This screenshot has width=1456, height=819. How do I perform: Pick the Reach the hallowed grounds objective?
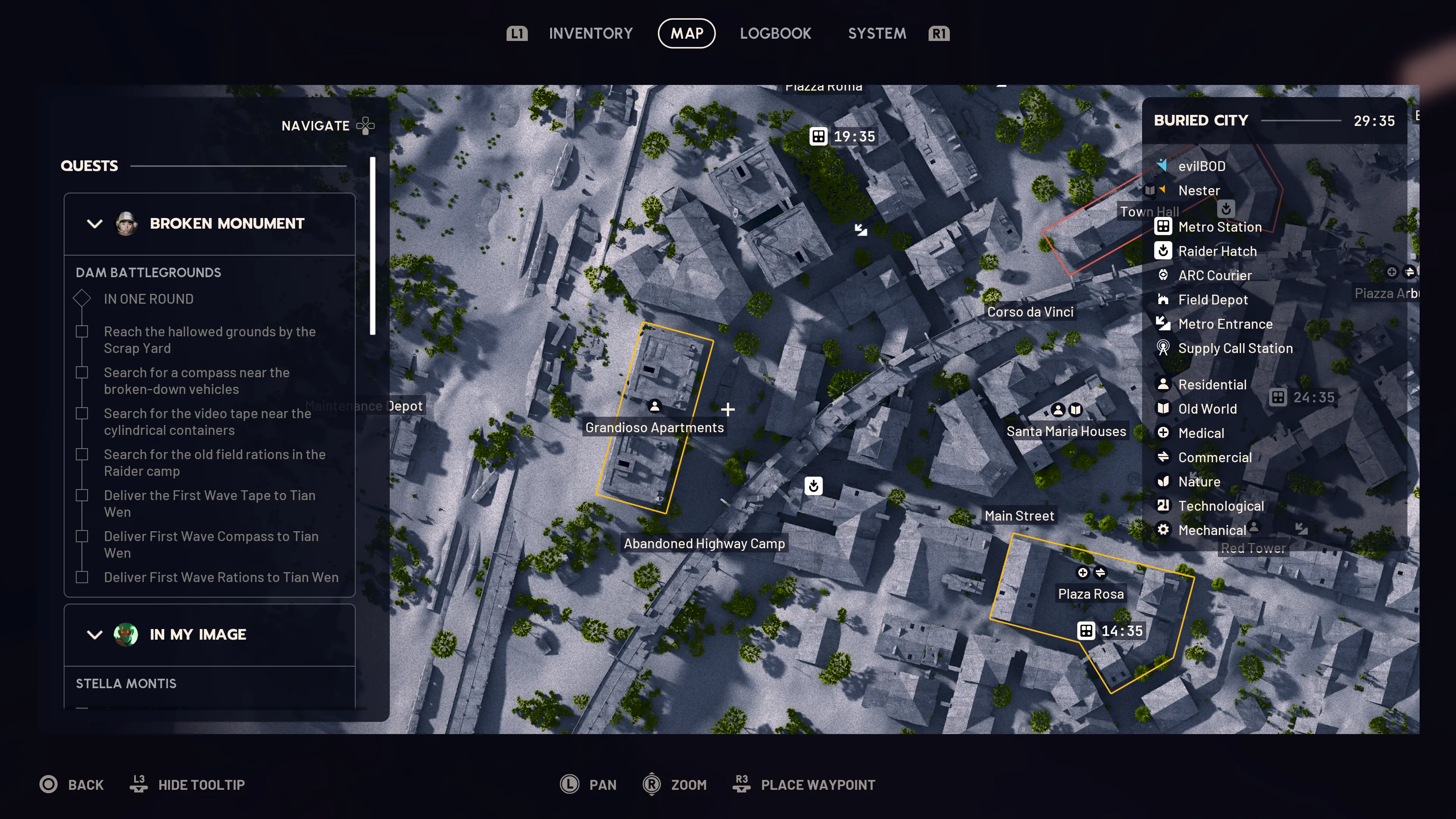point(209,340)
